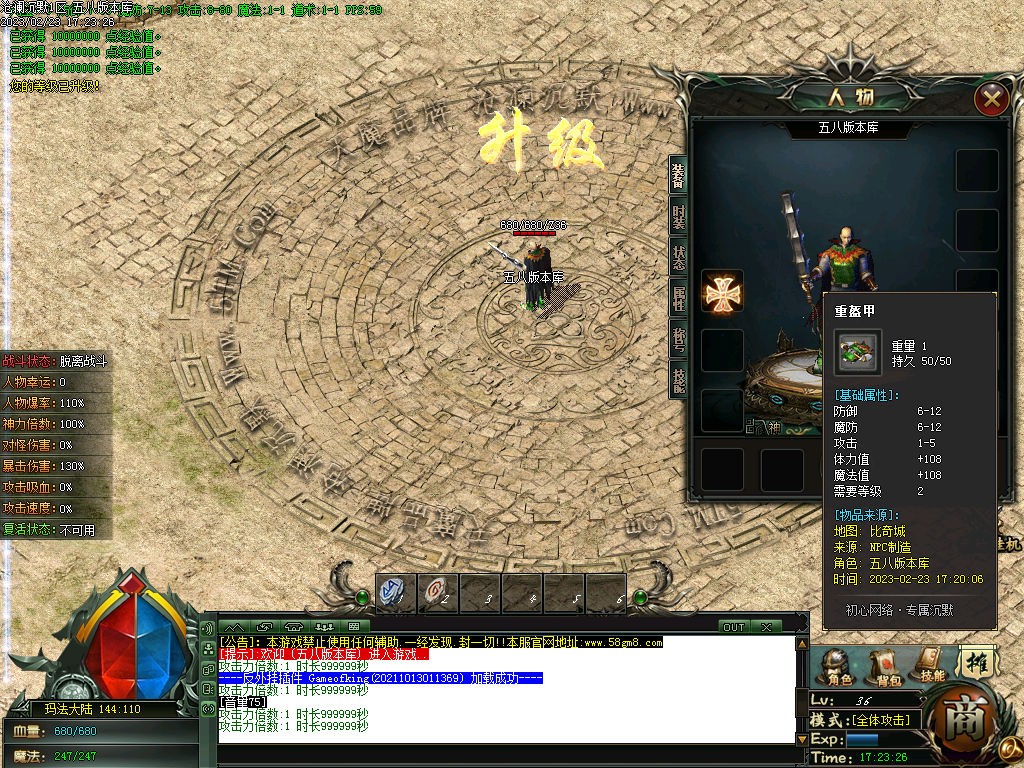This screenshot has width=1024, height=768.
Task: Open the 技能 skills book button
Action: [x=930, y=664]
